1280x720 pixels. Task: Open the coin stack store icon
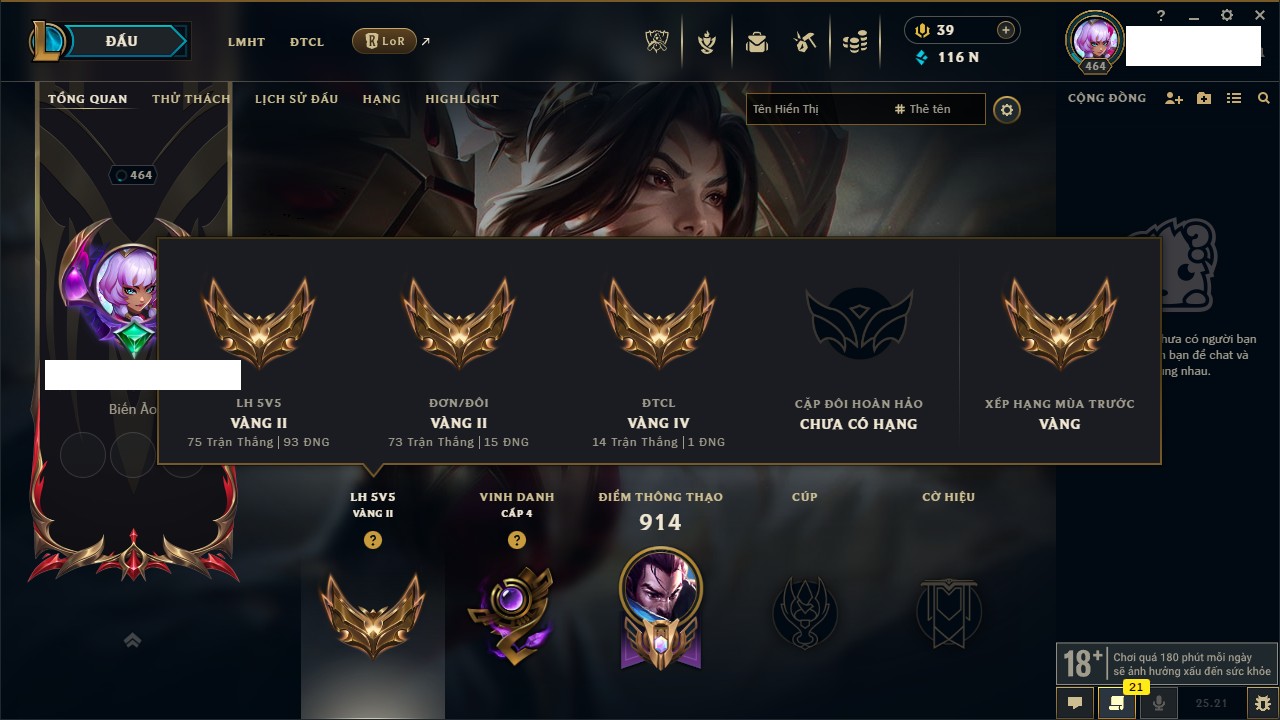tap(854, 42)
